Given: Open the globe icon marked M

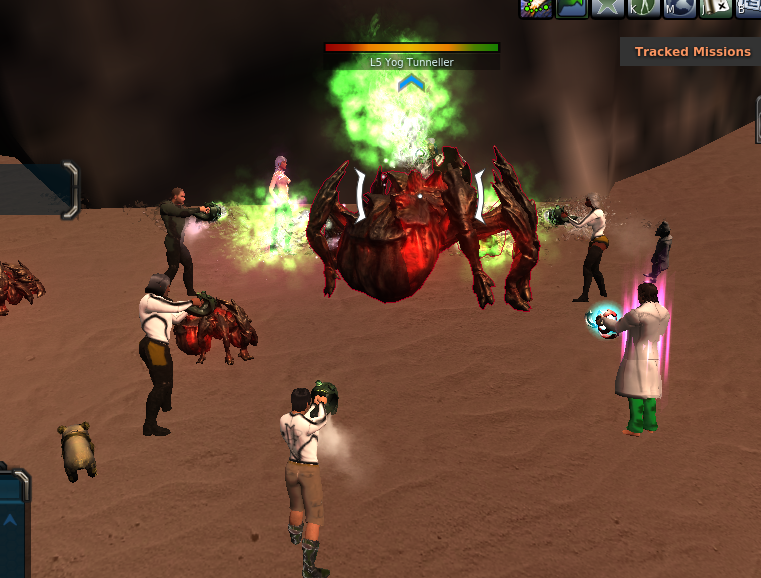Looking at the screenshot, I should [x=678, y=8].
